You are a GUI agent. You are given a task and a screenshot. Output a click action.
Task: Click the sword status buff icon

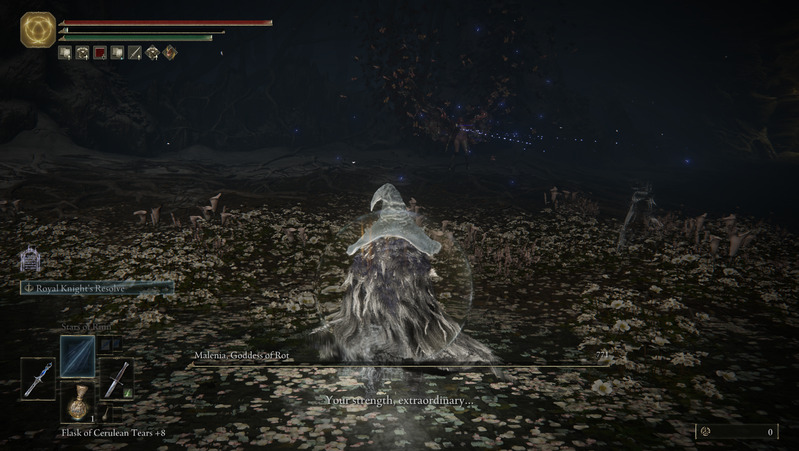(134, 53)
